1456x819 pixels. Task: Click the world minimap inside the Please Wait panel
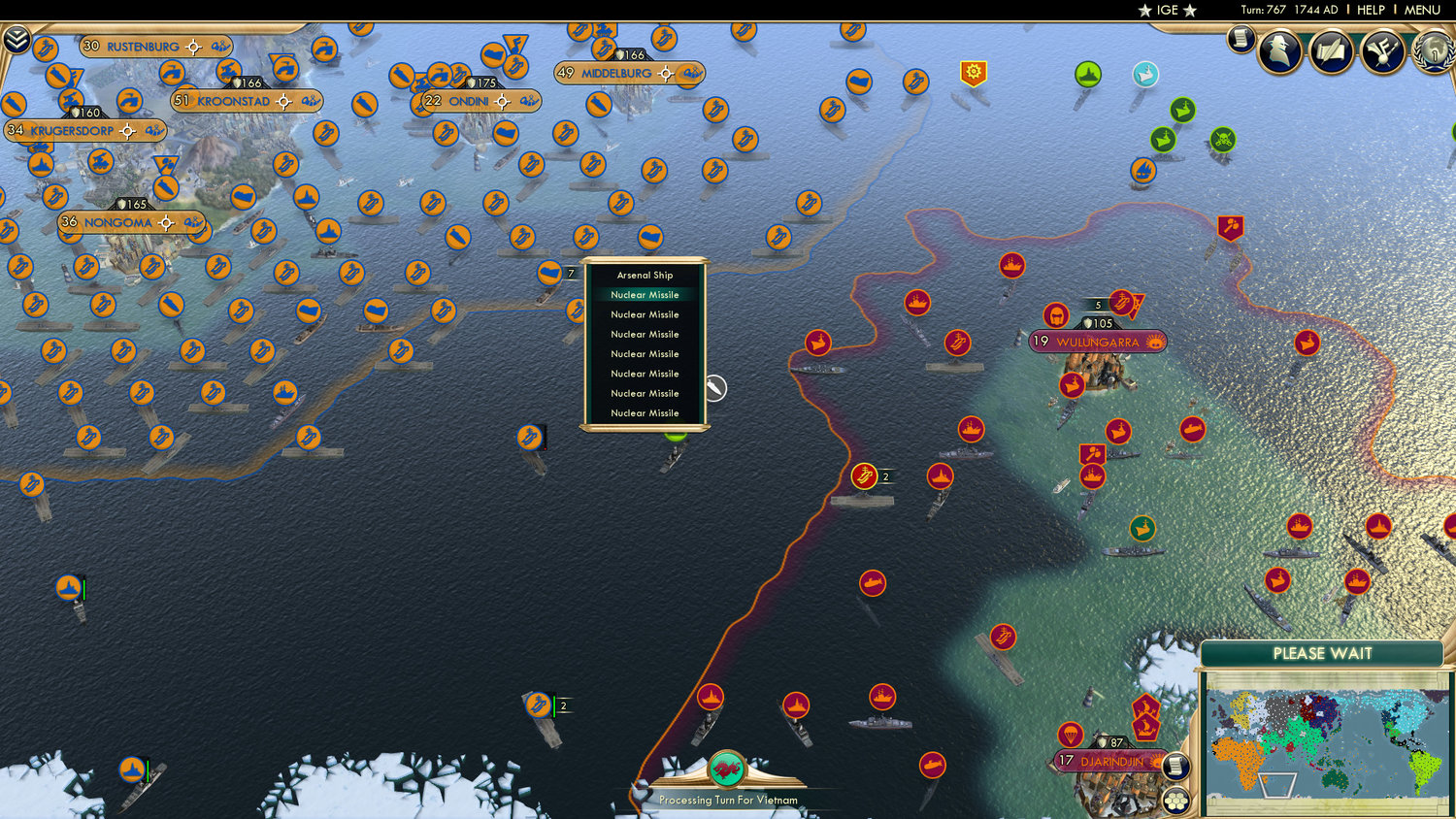[x=1325, y=745]
